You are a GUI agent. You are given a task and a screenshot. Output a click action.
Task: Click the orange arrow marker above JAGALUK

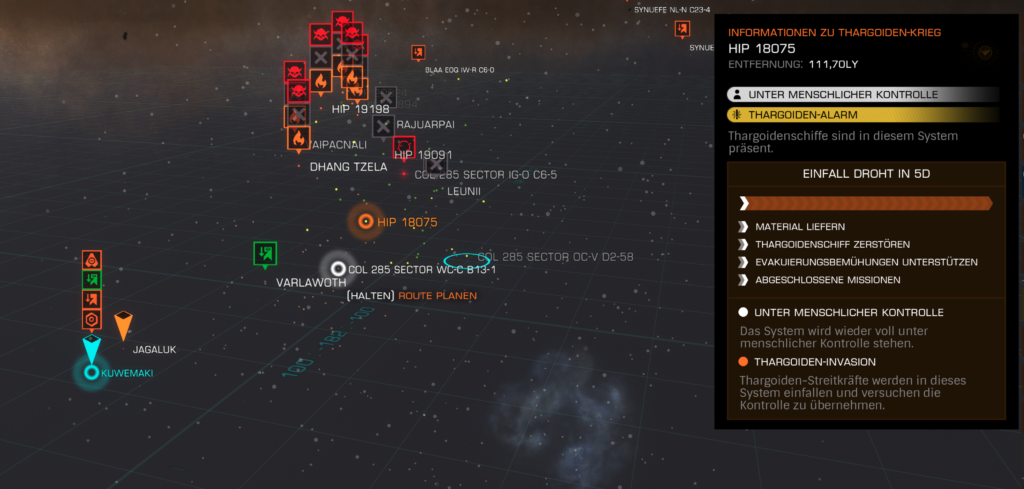click(123, 325)
